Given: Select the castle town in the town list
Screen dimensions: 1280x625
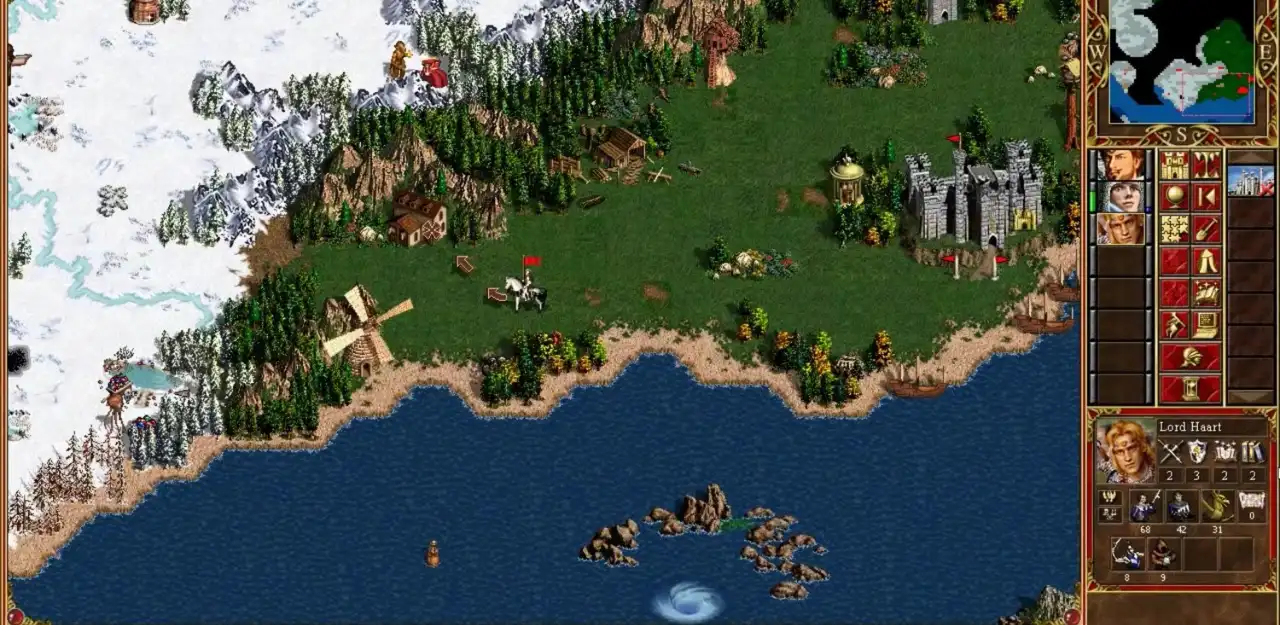Looking at the screenshot, I should [1250, 181].
